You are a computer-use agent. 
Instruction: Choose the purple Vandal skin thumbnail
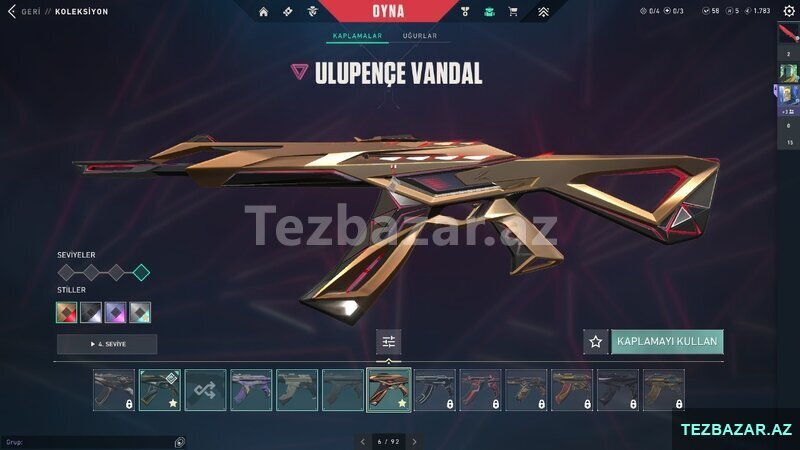(251, 390)
